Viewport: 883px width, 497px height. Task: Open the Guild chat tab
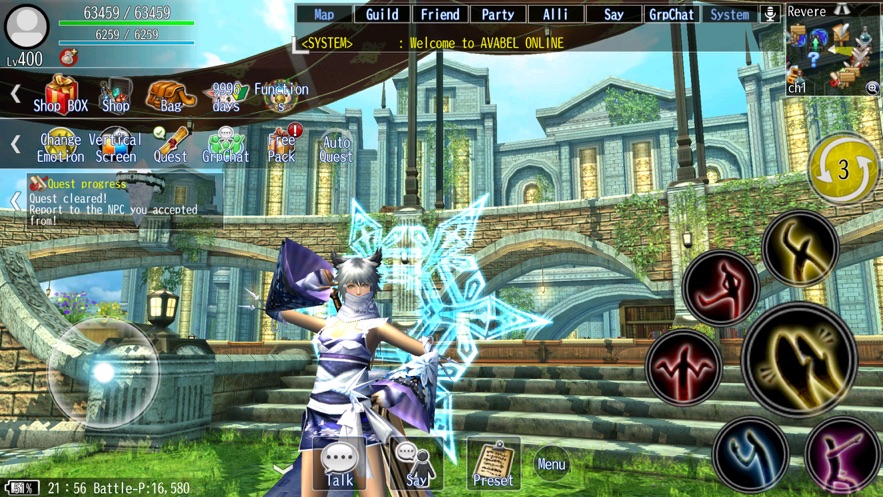coord(382,14)
